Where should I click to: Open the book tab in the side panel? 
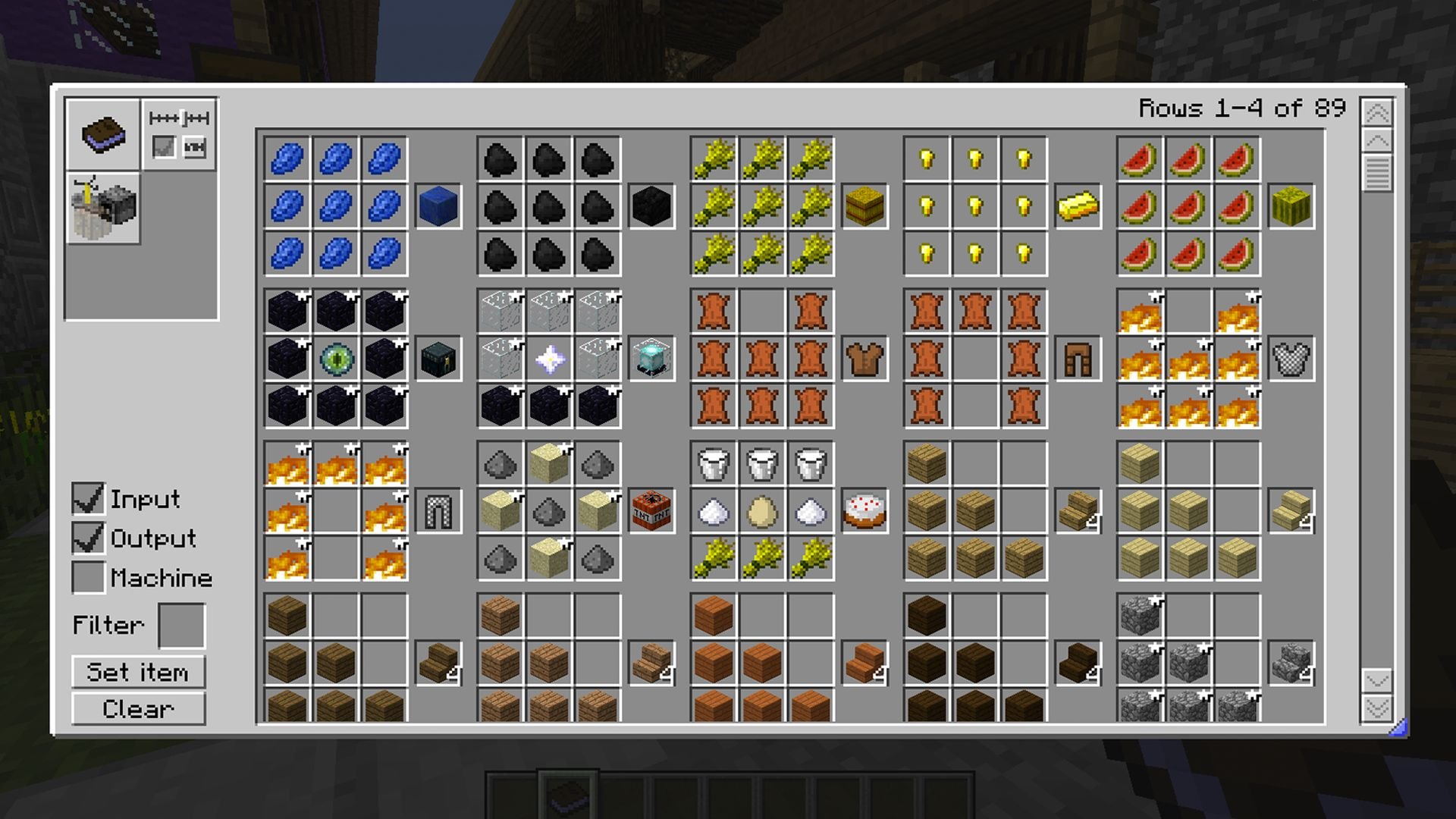[x=103, y=134]
